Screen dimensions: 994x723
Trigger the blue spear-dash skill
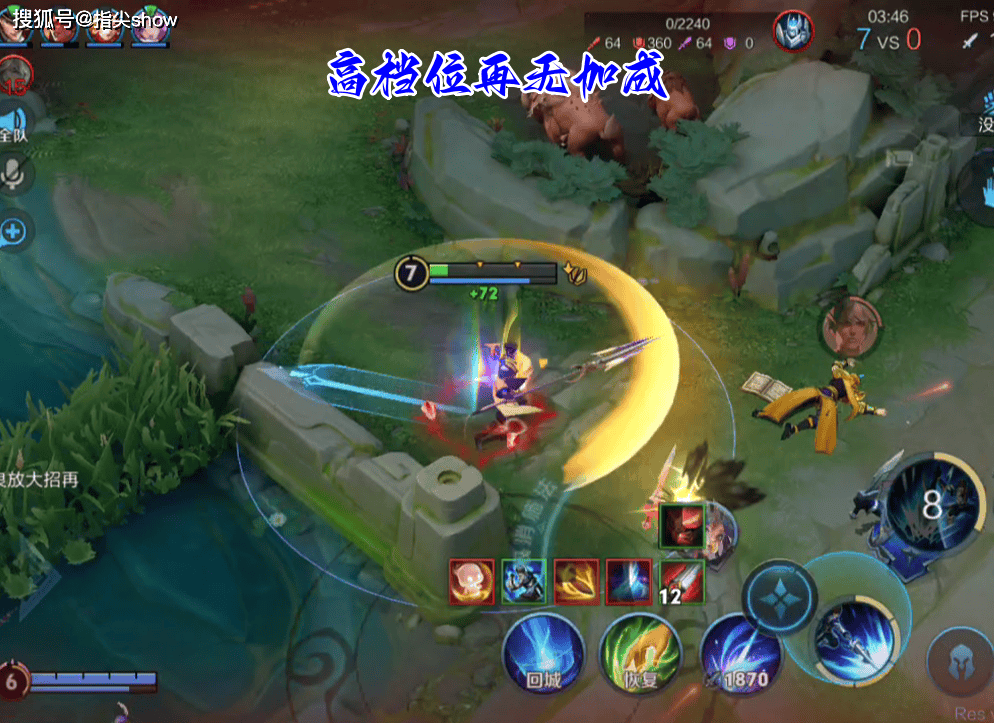point(852,637)
